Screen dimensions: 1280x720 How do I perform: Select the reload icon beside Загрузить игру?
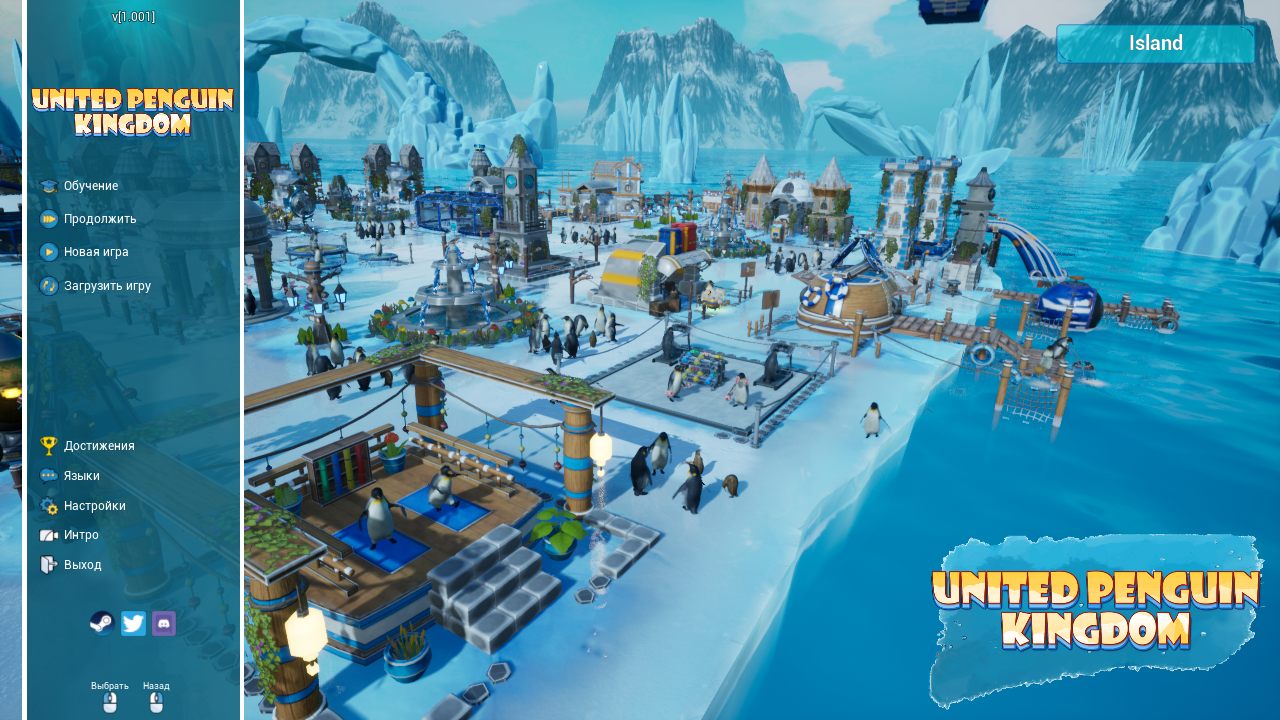49,286
